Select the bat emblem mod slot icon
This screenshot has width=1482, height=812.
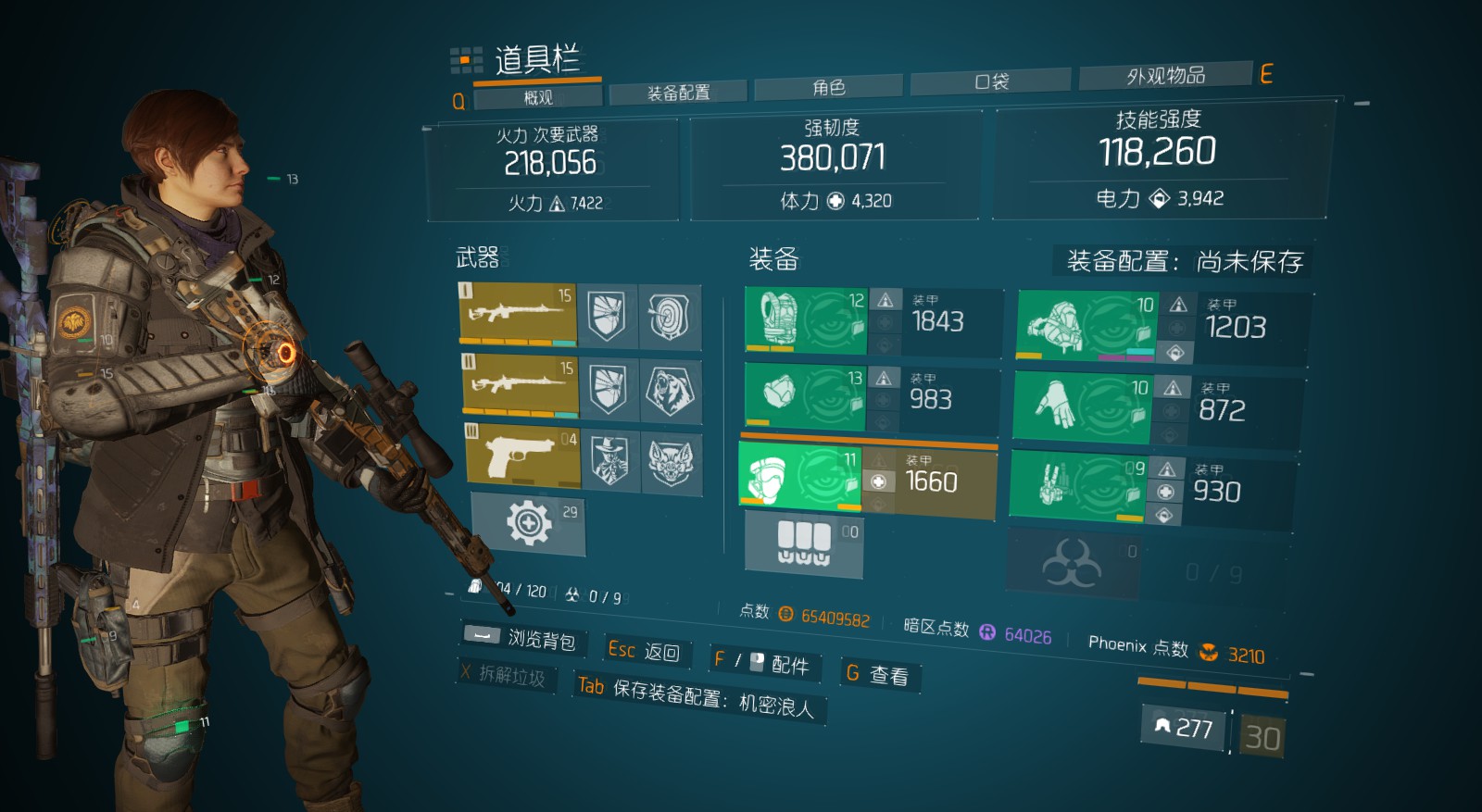click(x=670, y=460)
